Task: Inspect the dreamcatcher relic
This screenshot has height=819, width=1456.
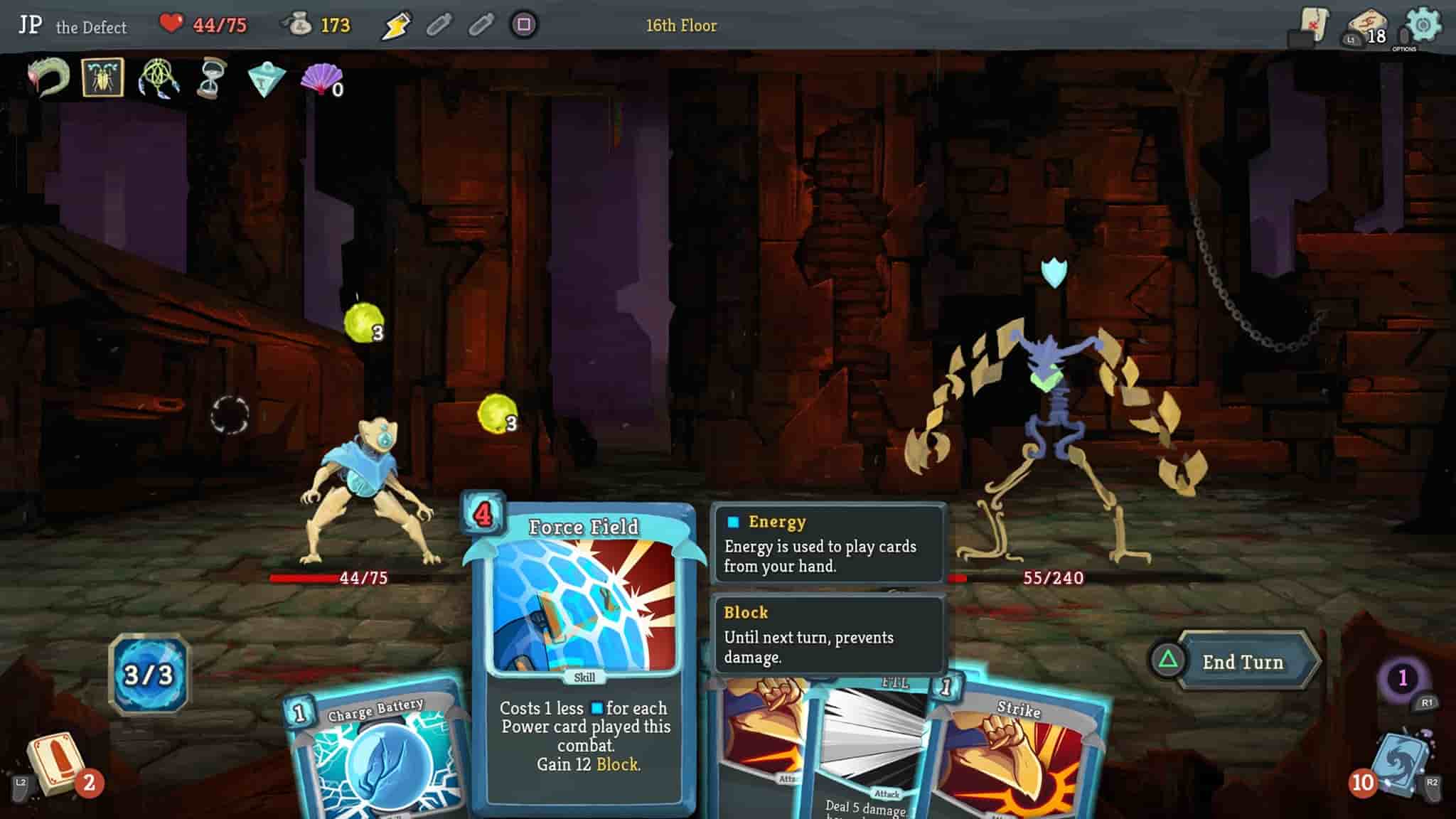Action: click(x=159, y=78)
